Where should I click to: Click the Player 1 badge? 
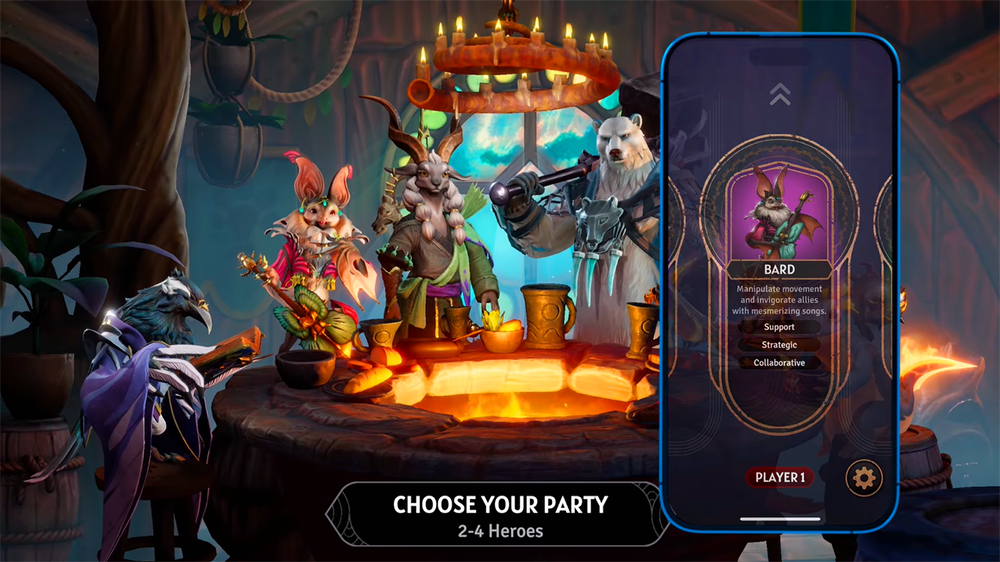coord(780,477)
